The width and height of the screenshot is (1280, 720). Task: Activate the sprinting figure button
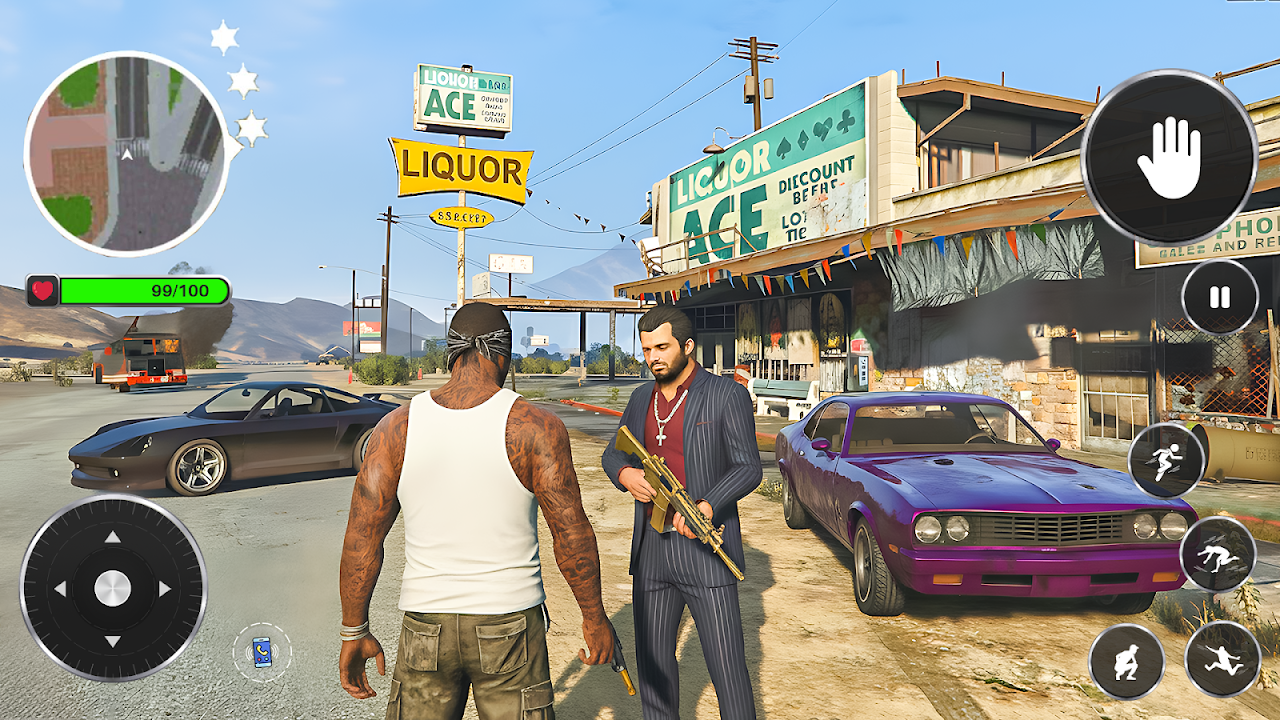click(1165, 460)
